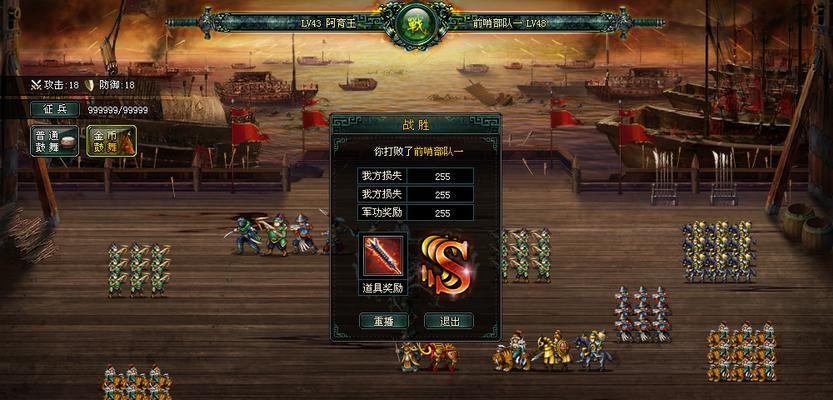Select the item reward weapon icon
833x400 pixels.
(384, 258)
